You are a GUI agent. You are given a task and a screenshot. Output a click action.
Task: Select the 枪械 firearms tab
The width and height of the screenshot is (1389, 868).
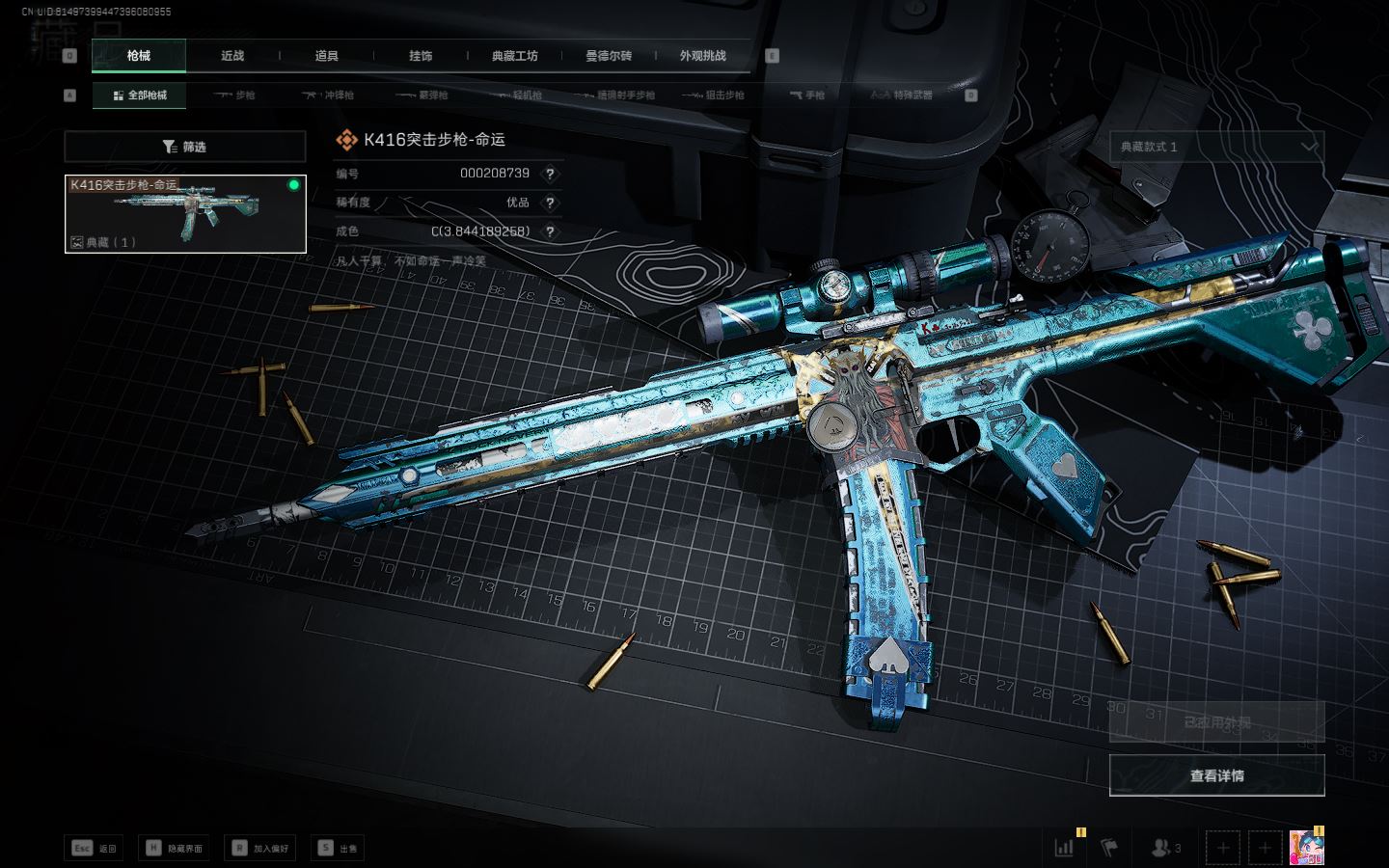point(139,56)
